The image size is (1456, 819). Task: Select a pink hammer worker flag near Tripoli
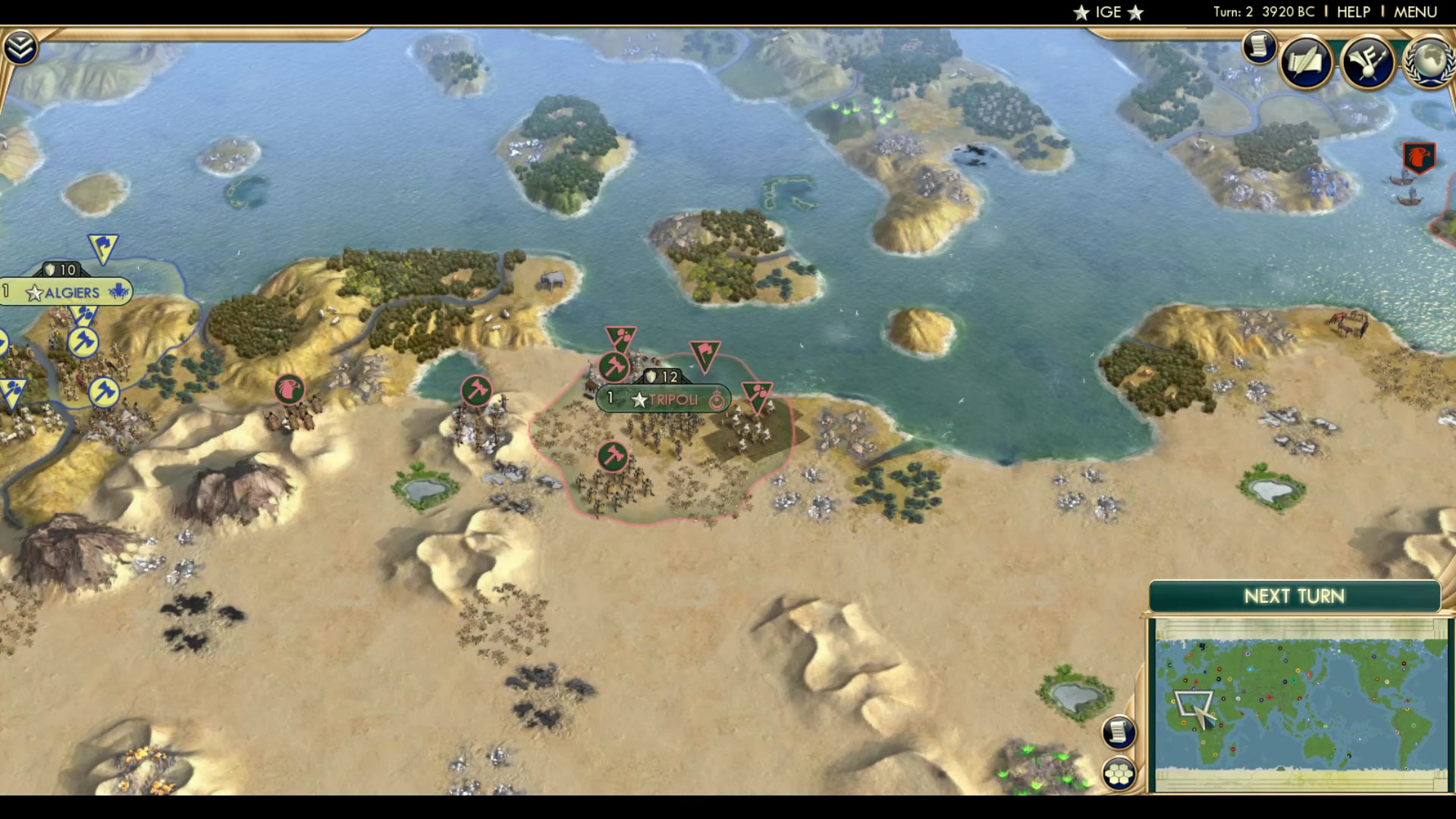coord(613,366)
